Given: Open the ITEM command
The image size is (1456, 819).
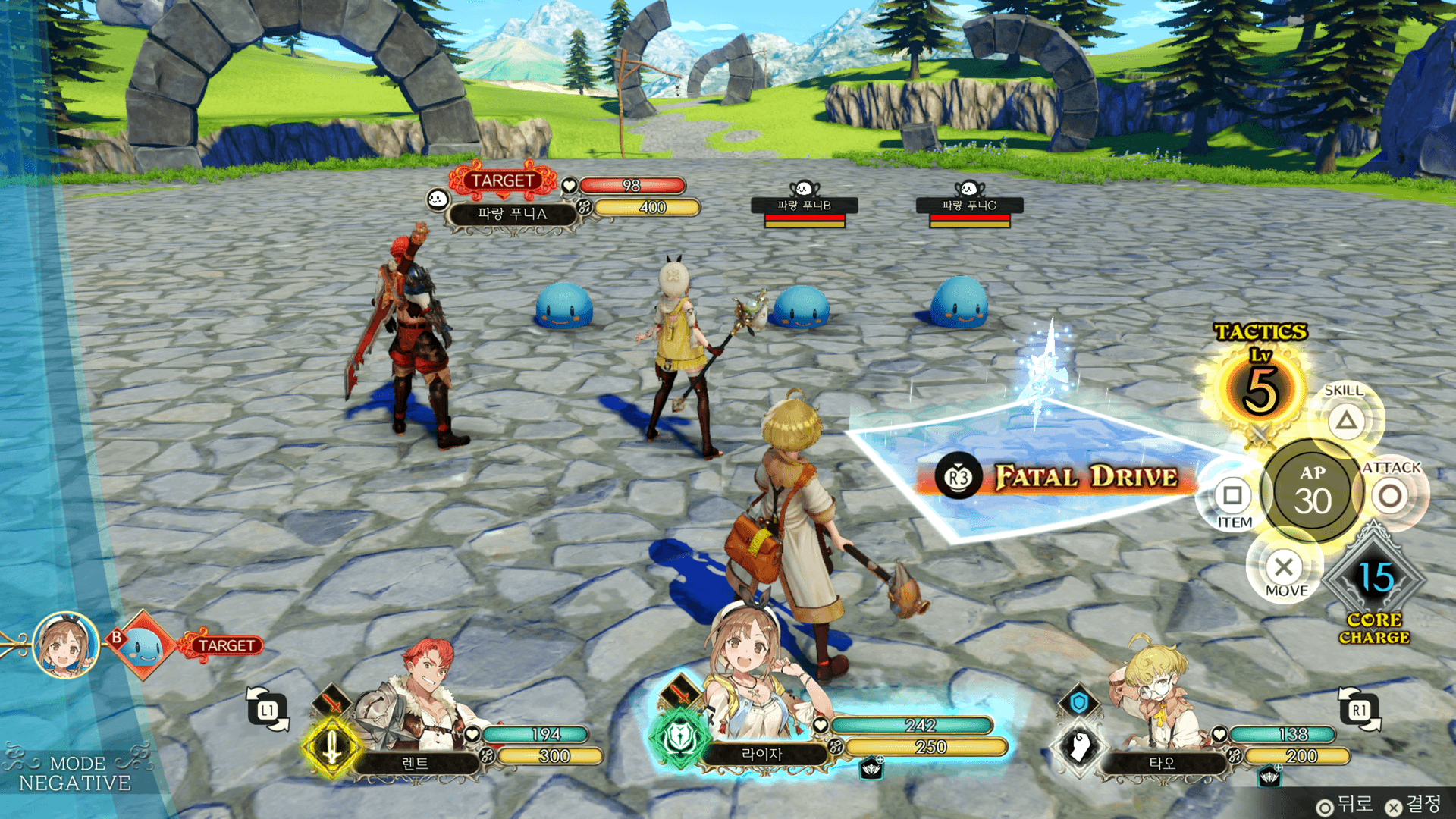Looking at the screenshot, I should click(x=1232, y=496).
